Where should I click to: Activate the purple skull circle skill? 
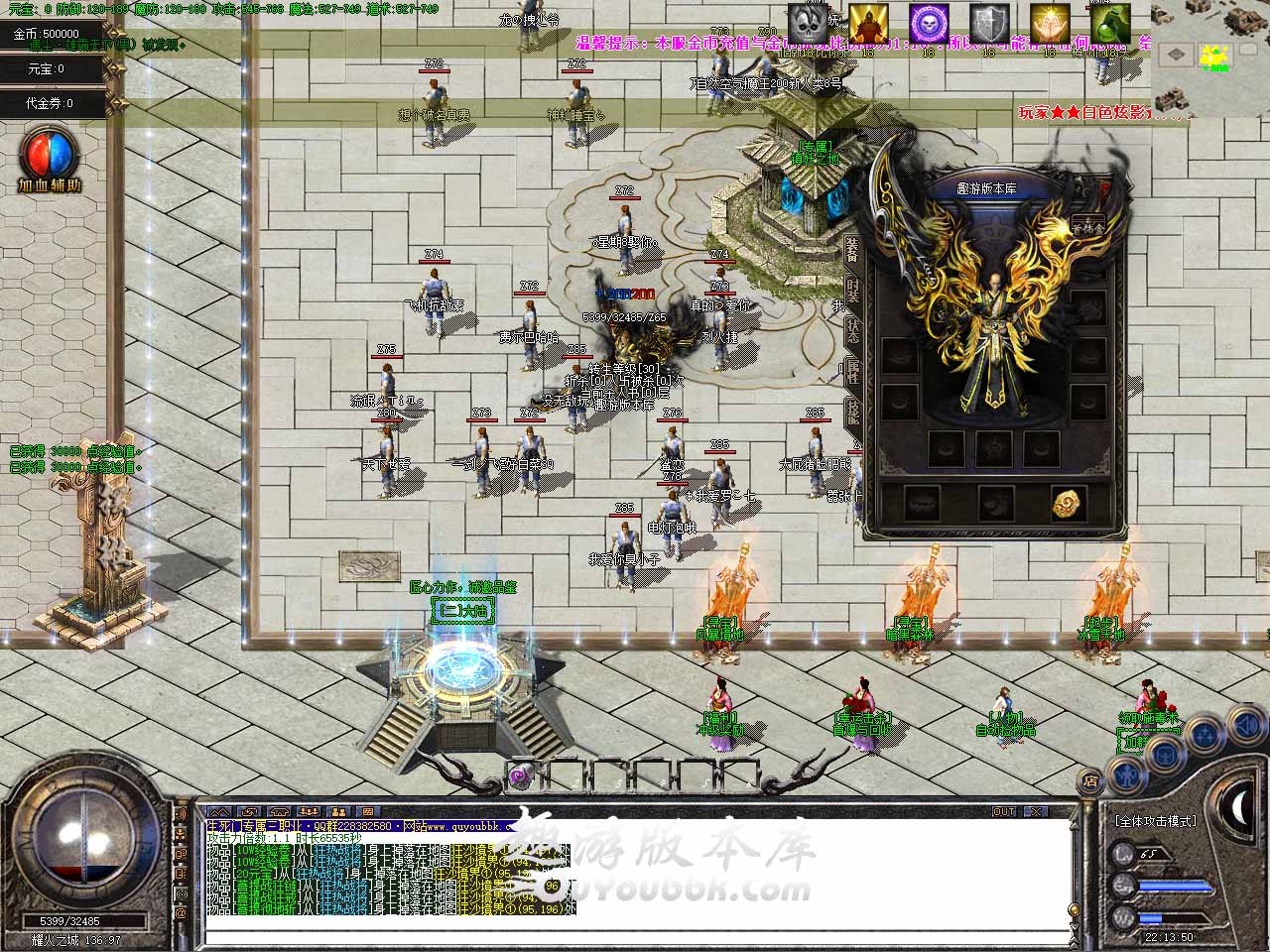pos(929,24)
